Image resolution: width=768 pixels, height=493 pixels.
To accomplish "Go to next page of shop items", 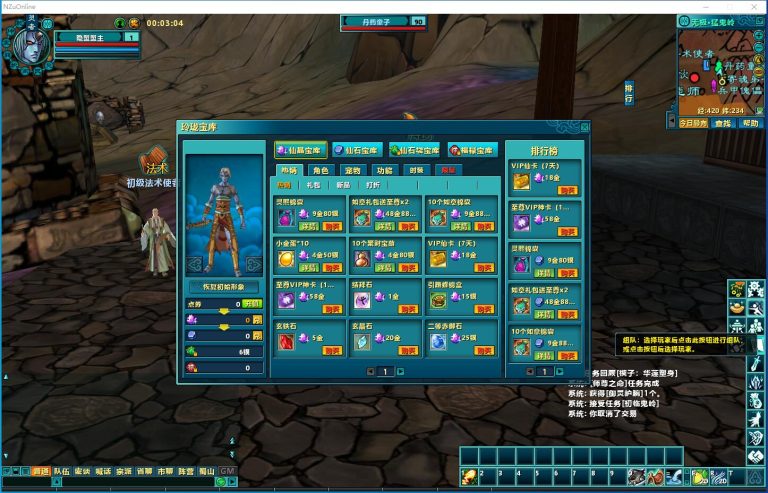I will [x=400, y=371].
